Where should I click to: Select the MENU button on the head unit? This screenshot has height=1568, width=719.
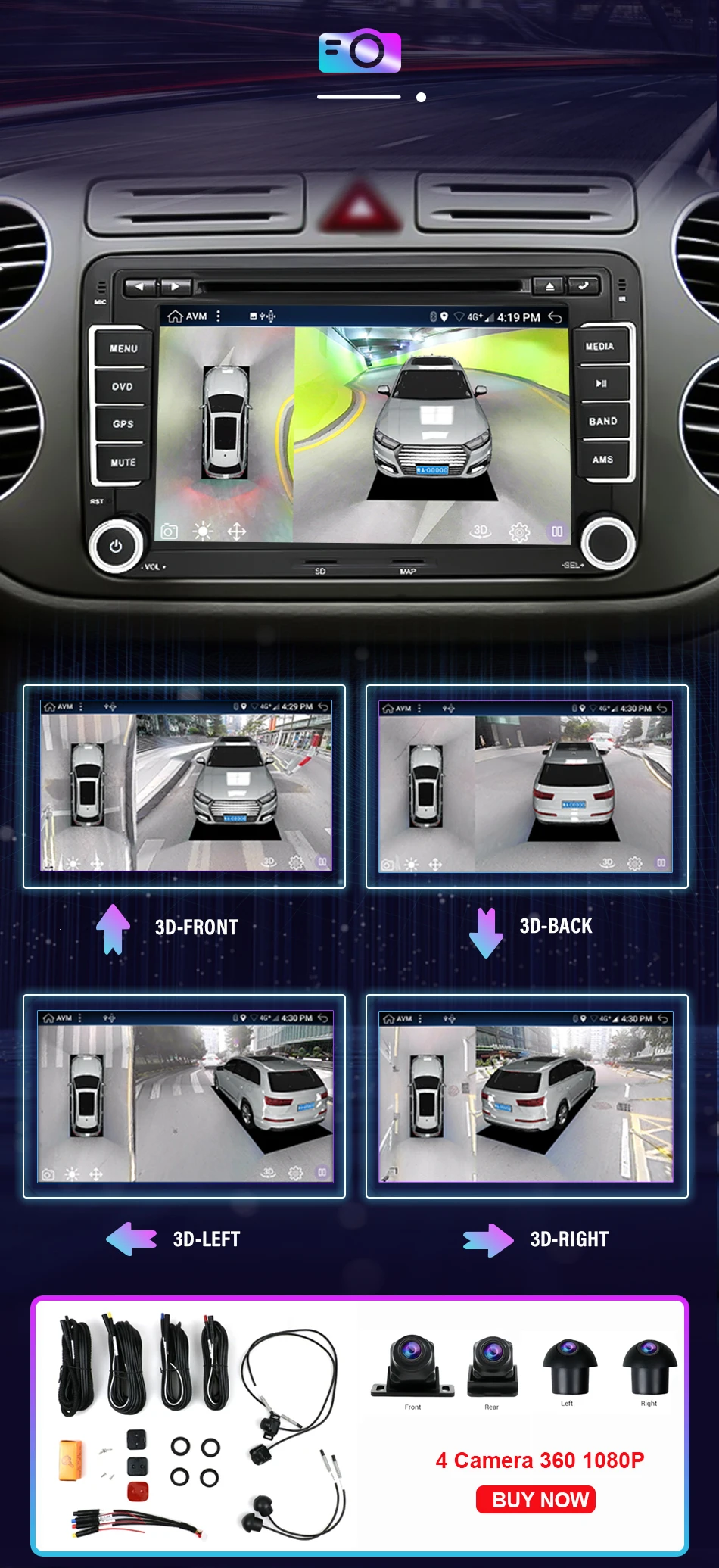pos(123,348)
